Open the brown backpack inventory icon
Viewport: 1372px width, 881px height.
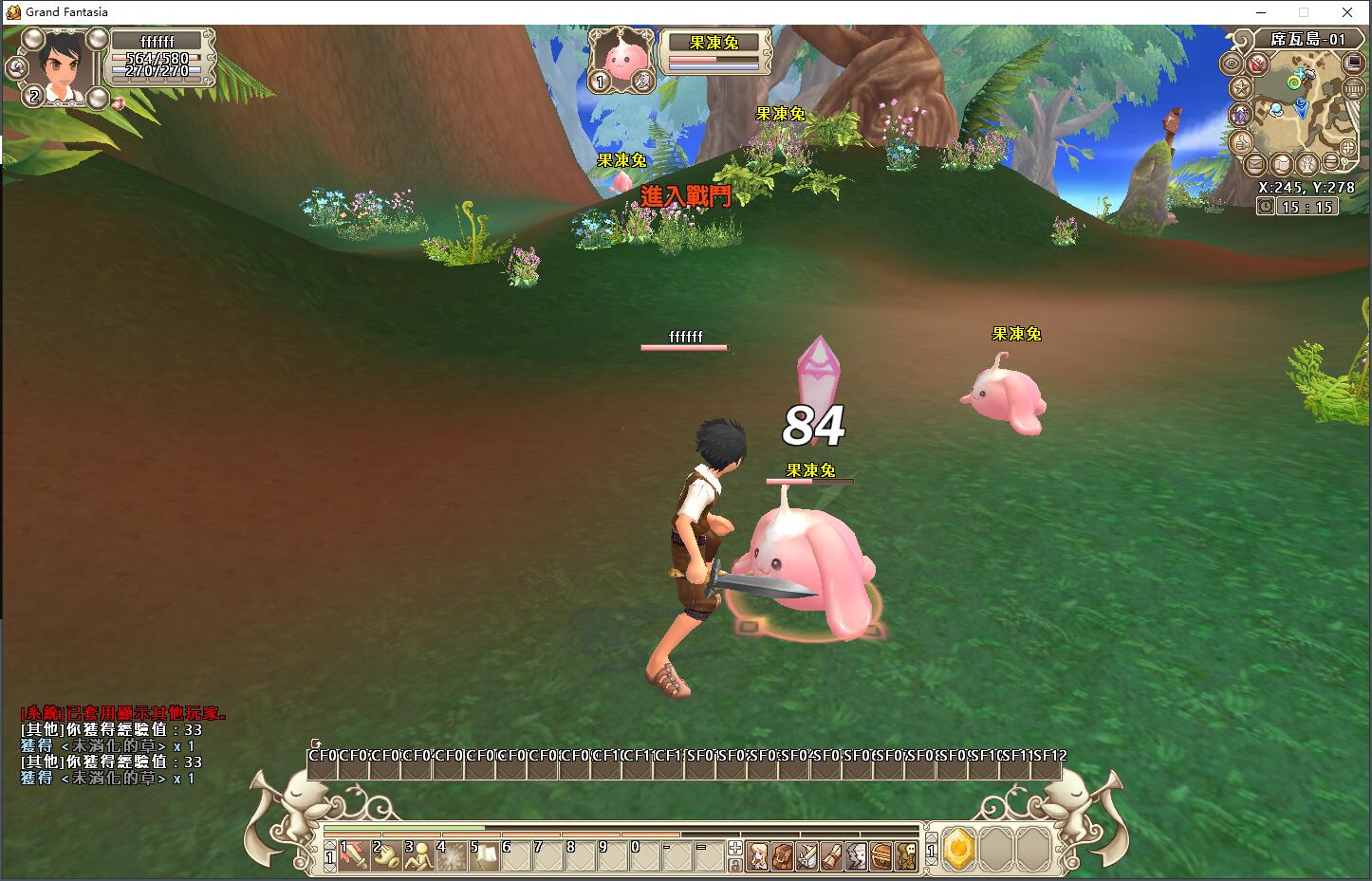pos(783,855)
